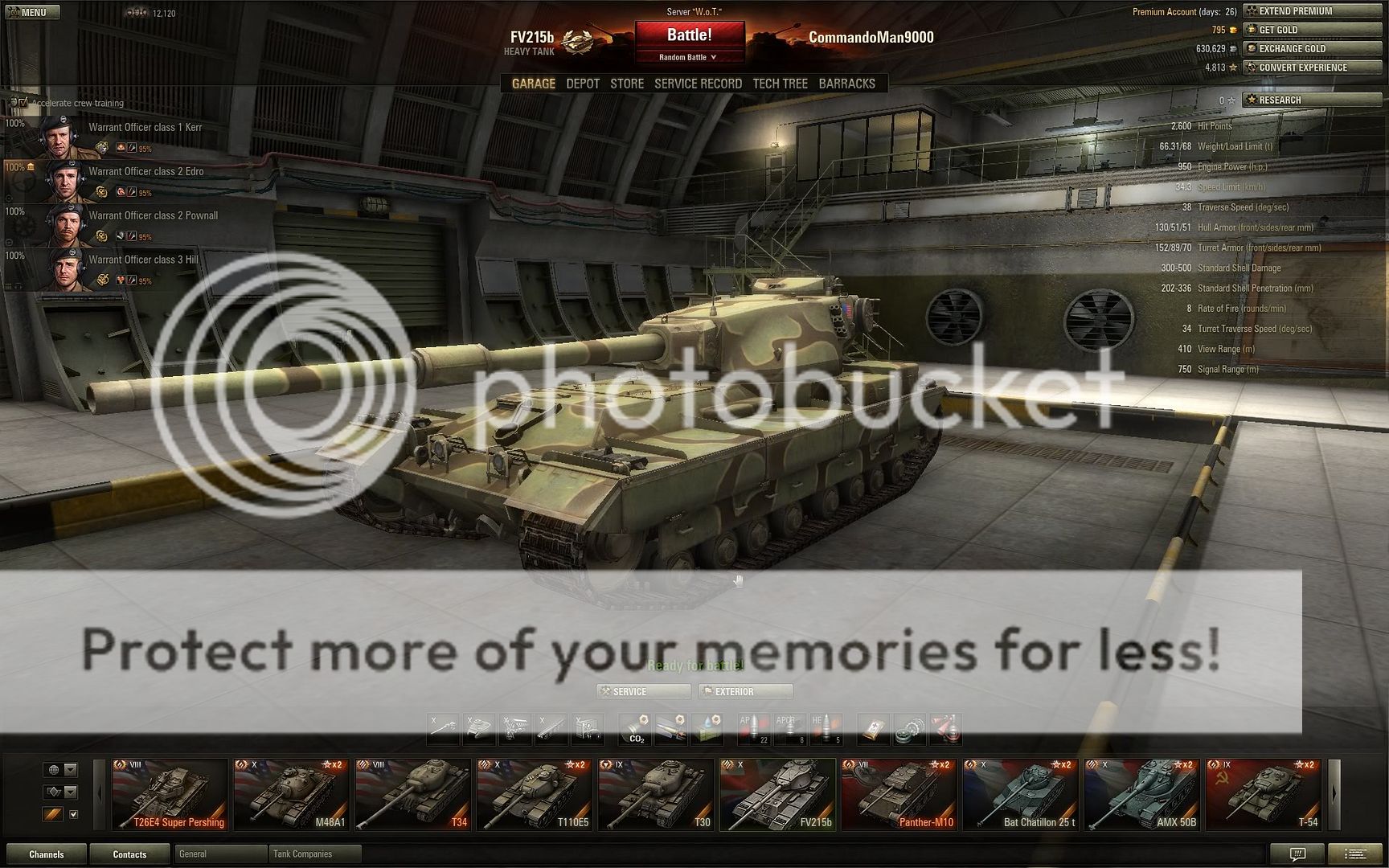Toggle Accelerate crew training checkbox

click(x=23, y=103)
